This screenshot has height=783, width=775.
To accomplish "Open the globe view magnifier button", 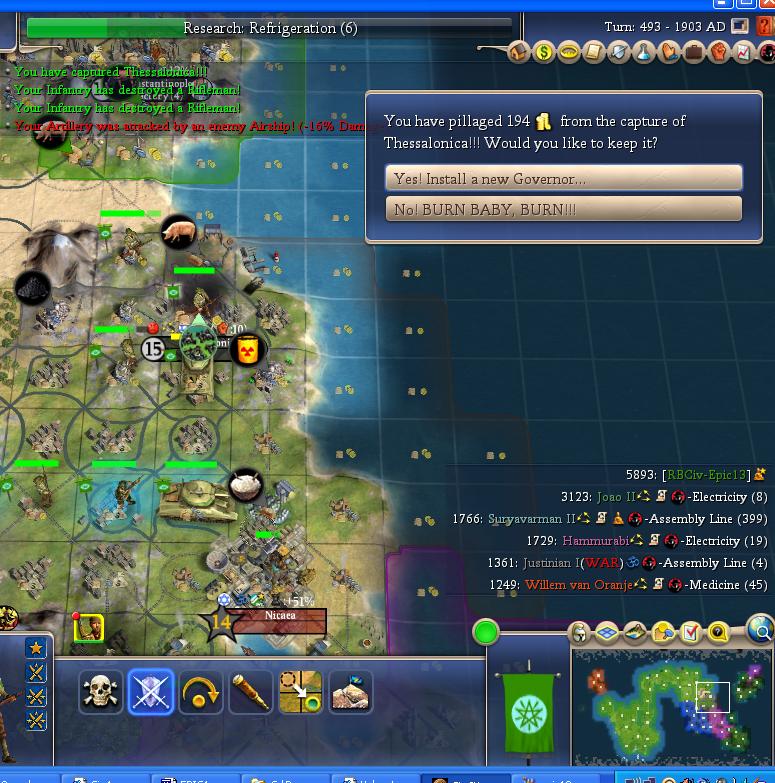I will [761, 631].
